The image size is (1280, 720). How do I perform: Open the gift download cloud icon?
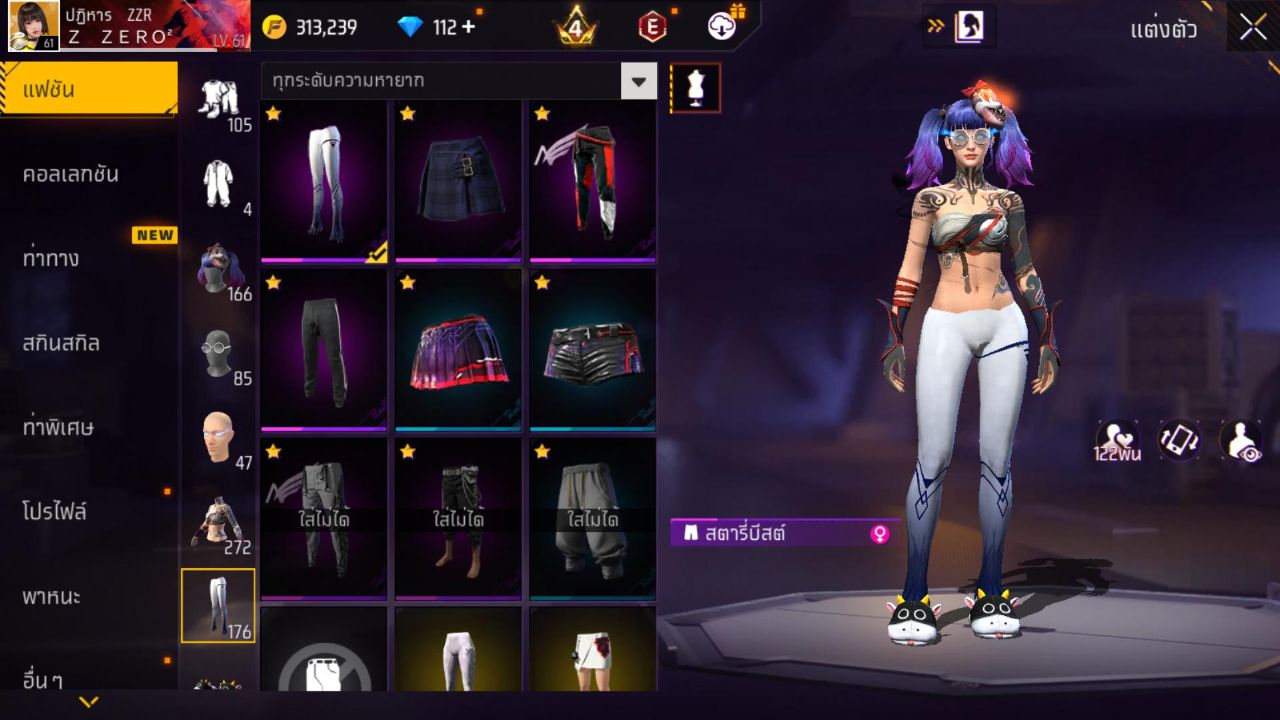(722, 26)
